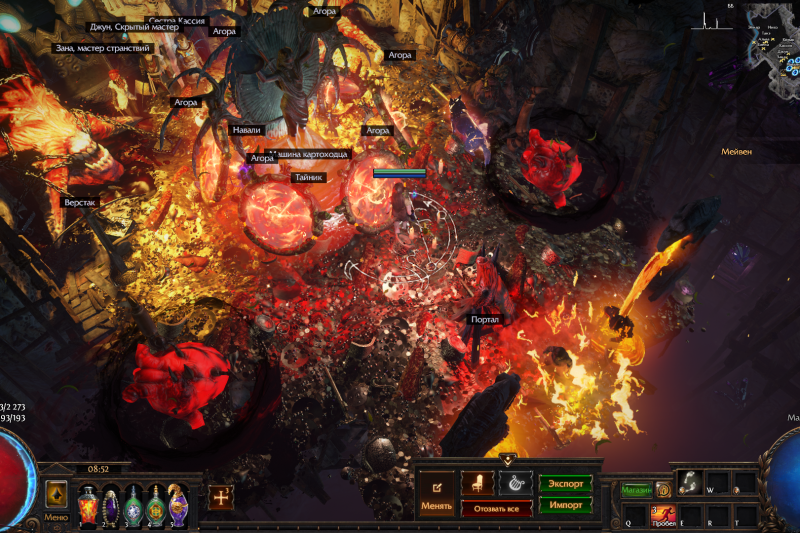Click the Менять hideout edit button
800x533 pixels.
(x=437, y=491)
